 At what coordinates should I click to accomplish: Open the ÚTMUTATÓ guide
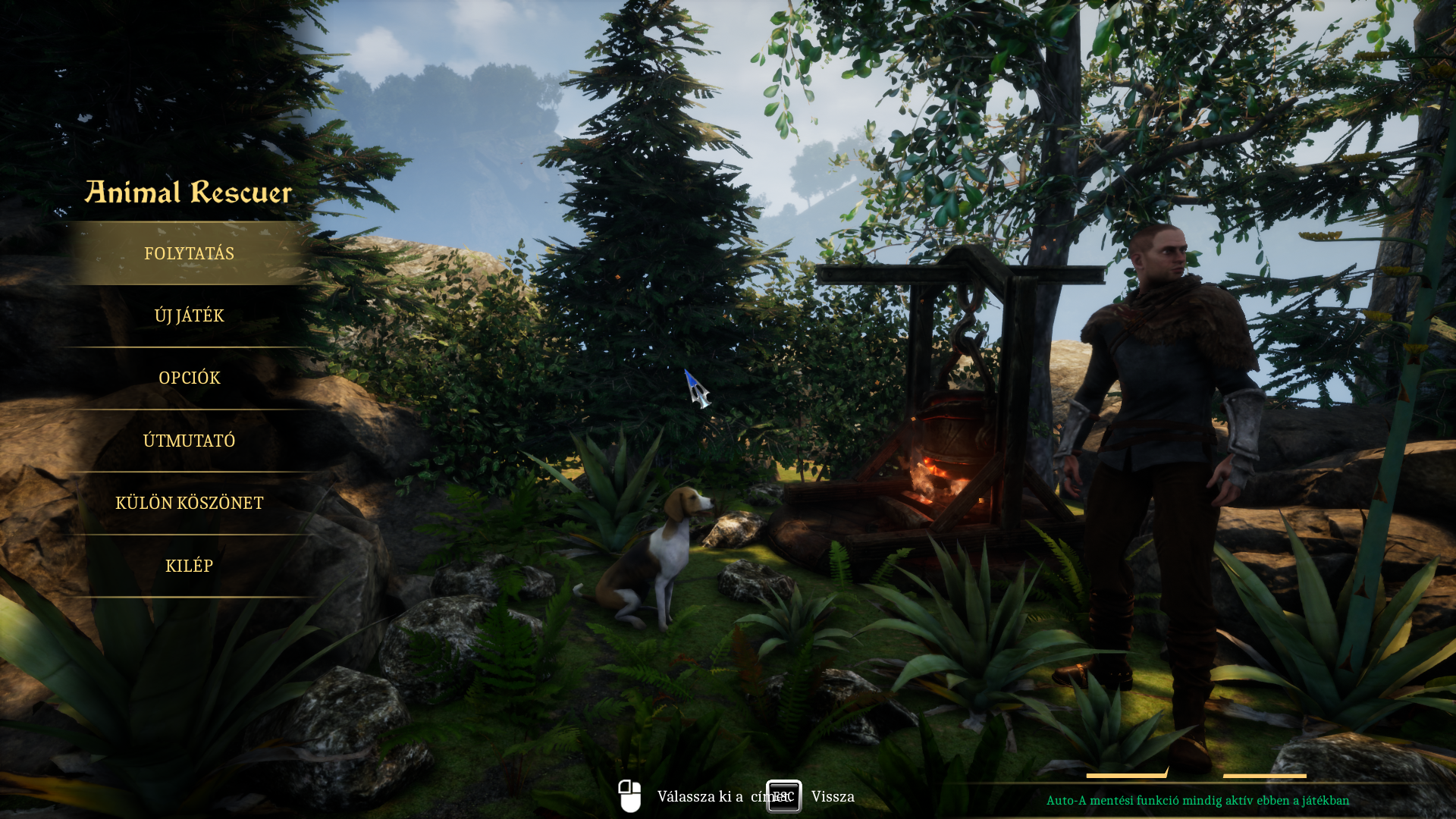189,441
